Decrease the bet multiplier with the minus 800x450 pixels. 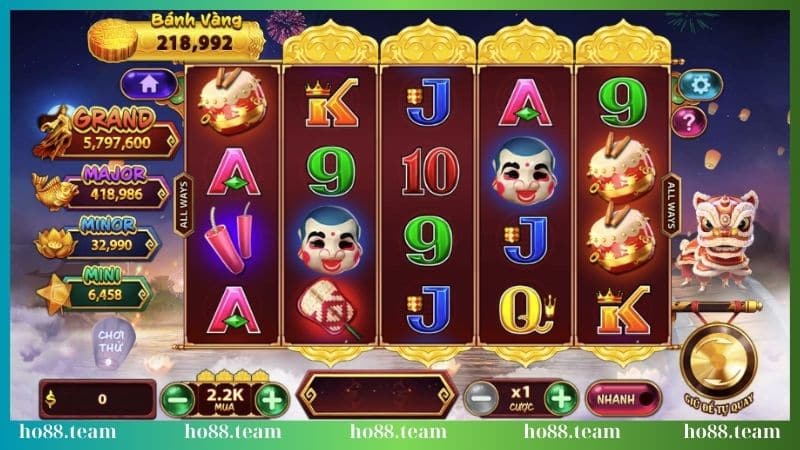pyautogui.click(x=480, y=398)
